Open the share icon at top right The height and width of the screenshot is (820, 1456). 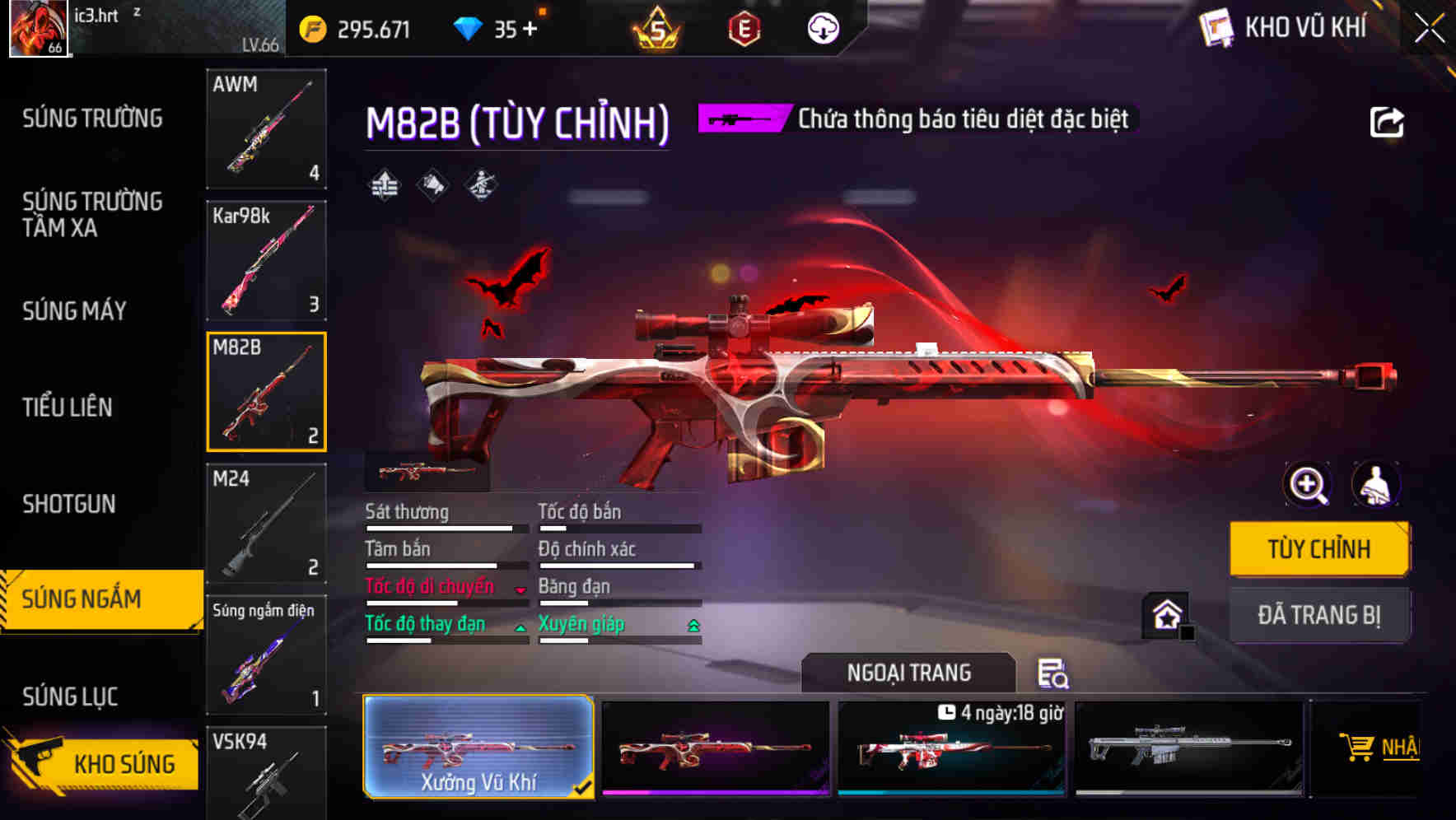(1387, 122)
